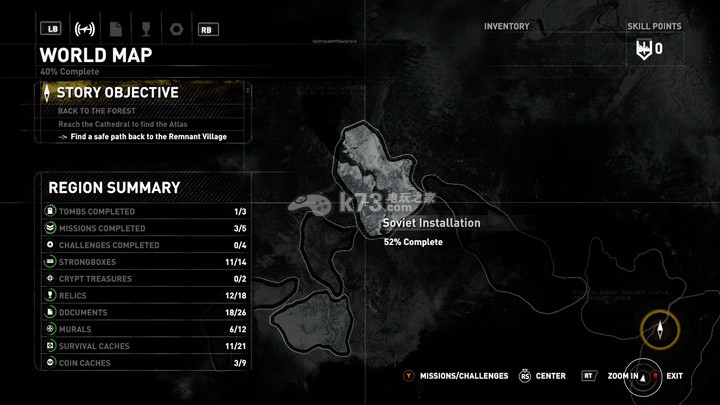Open the hexagon nut gear tab
Viewport: 720px width, 405px height.
176,28
